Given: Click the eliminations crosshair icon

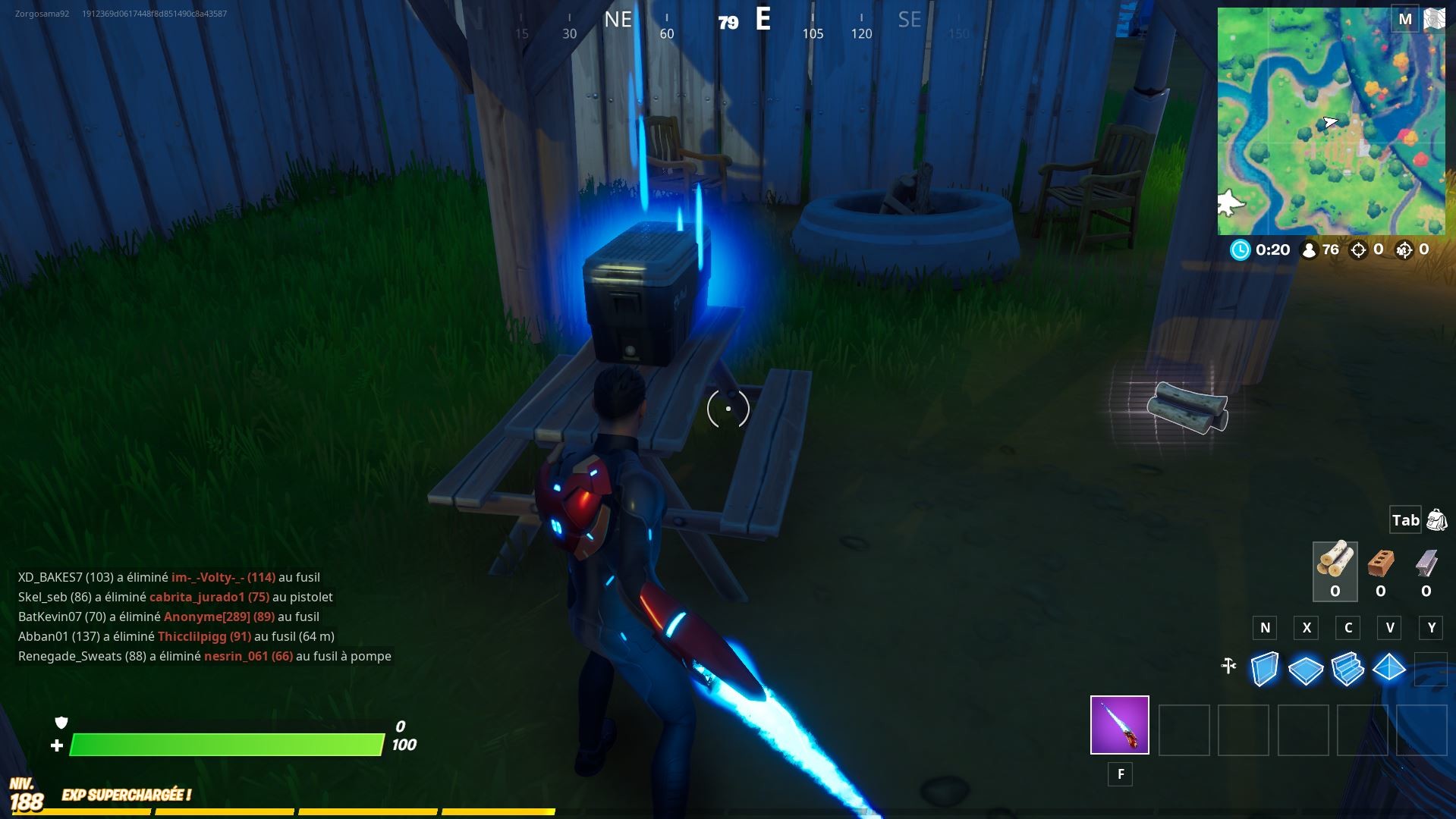Looking at the screenshot, I should [1358, 249].
